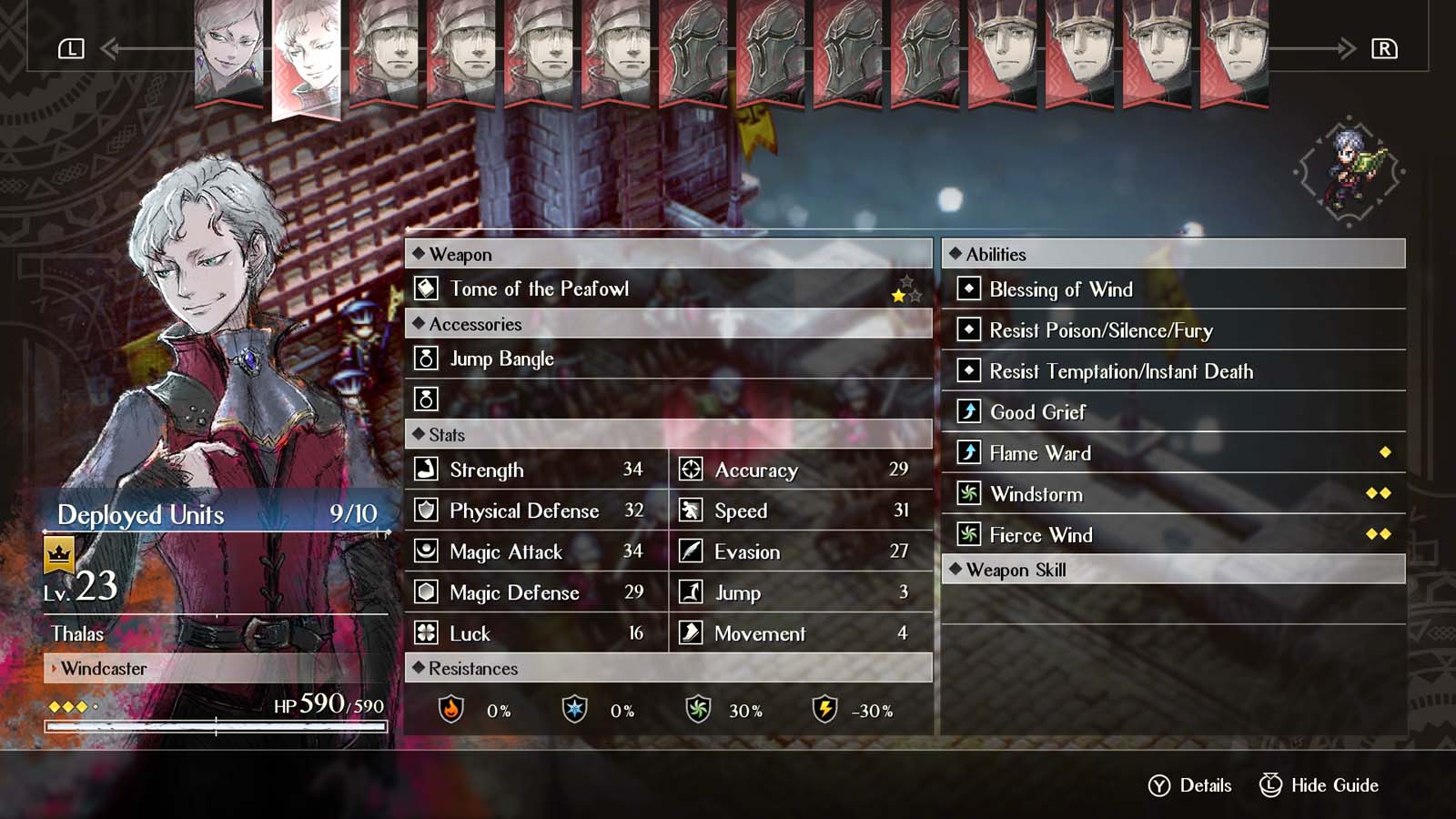Click the HP bar below Windcaster
Viewport: 1456px width, 819px height.
[x=216, y=726]
